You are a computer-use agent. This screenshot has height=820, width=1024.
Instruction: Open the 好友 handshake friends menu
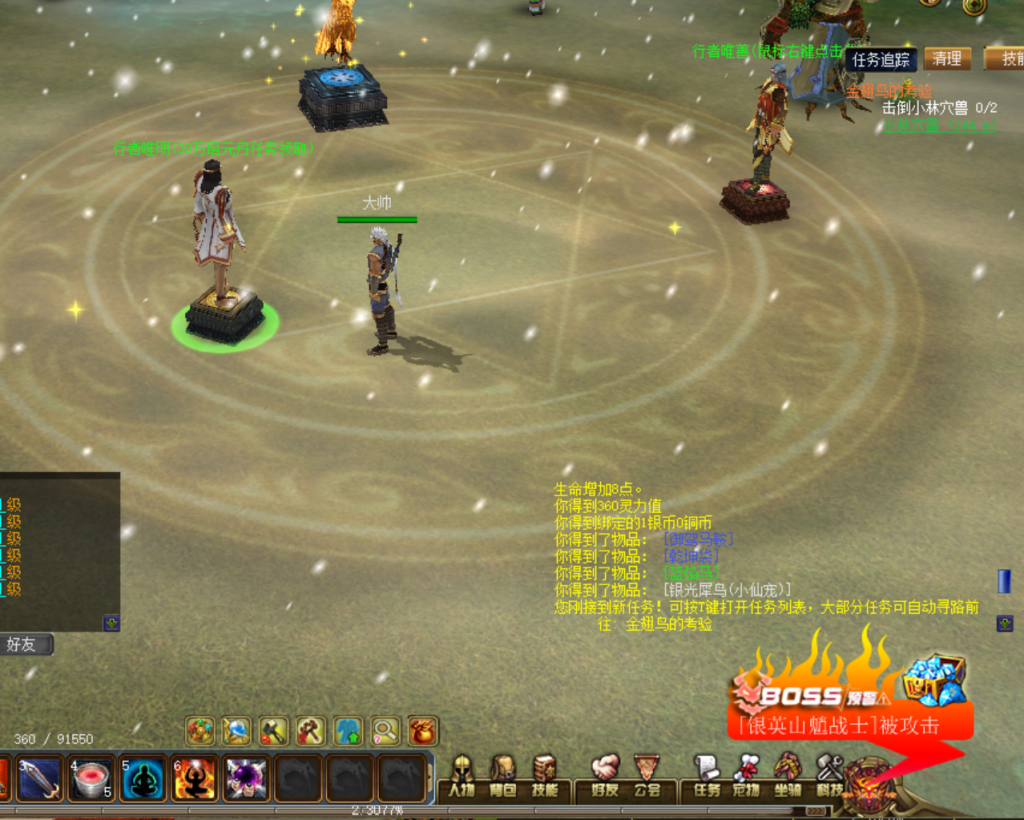605,776
